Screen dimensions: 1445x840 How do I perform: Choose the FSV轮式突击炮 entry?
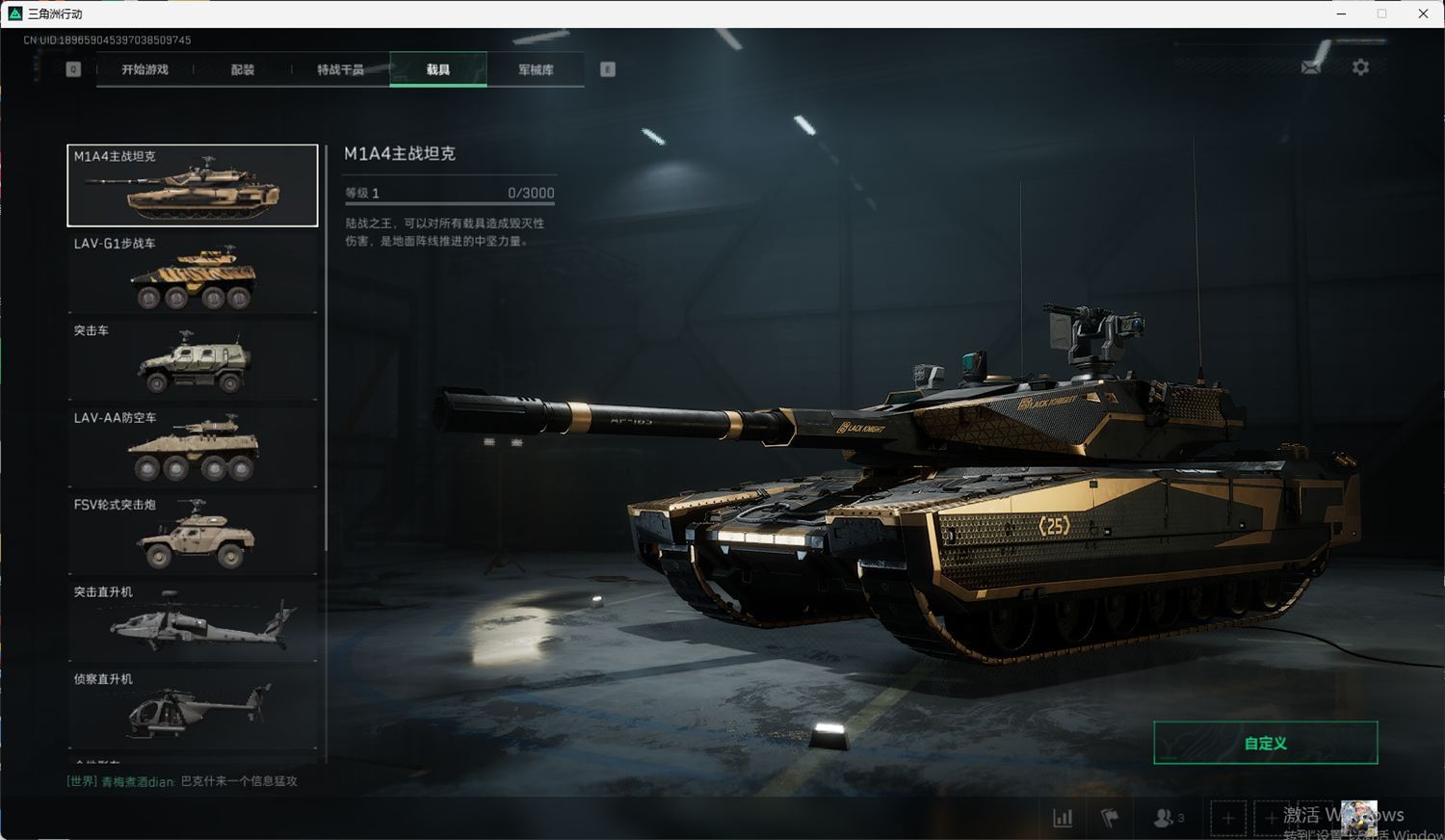pyautogui.click(x=193, y=534)
